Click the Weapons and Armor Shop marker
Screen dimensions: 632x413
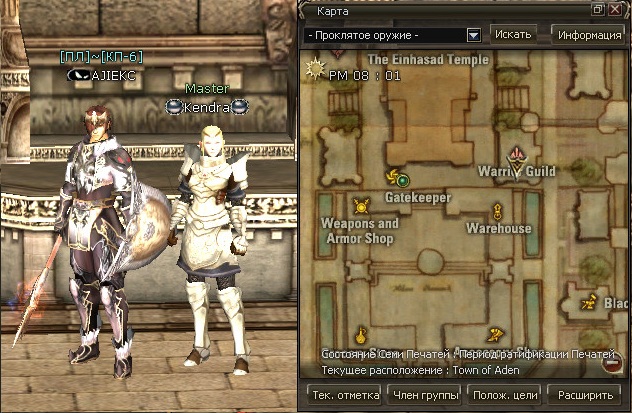pyautogui.click(x=361, y=207)
